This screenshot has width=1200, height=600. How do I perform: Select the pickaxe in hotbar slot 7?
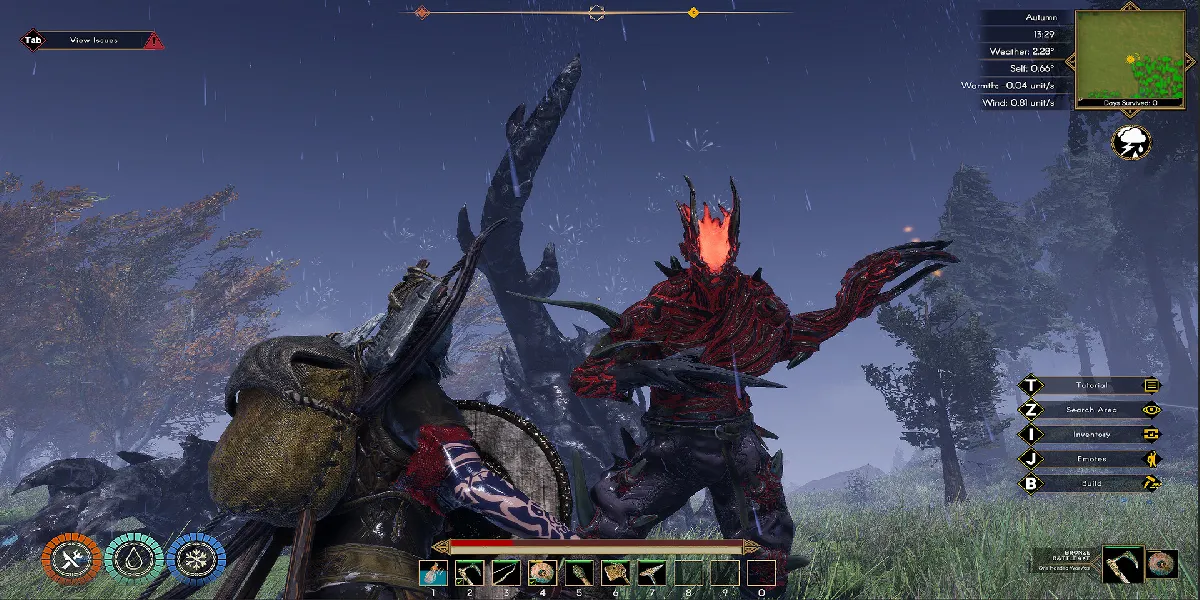(x=652, y=573)
